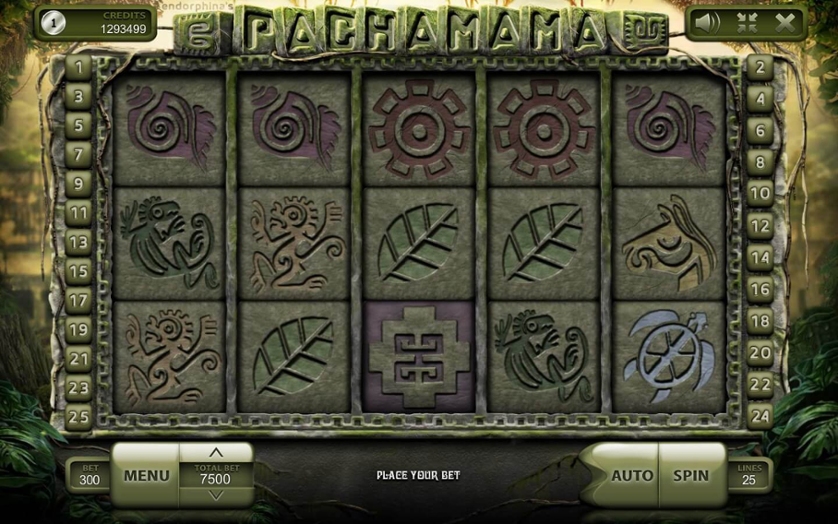This screenshot has width=838, height=524.
Task: Open the MENU panel
Action: (146, 475)
